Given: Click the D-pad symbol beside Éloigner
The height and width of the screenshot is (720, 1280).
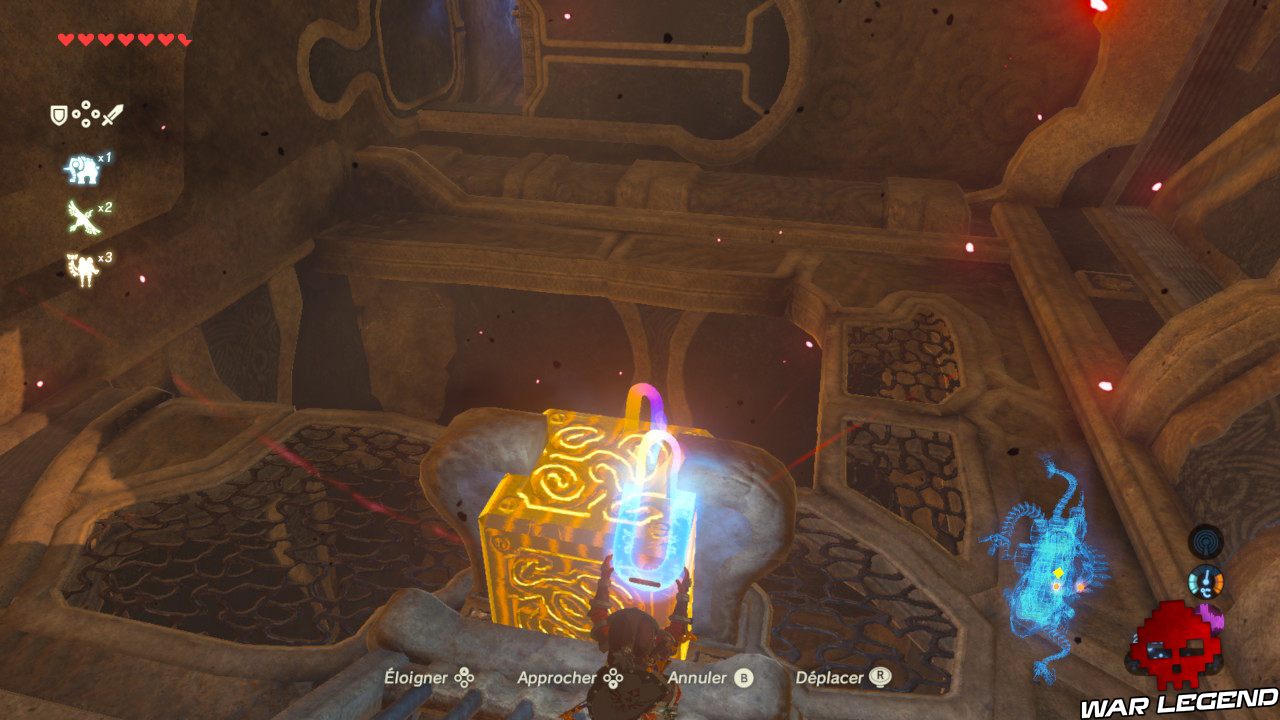Looking at the screenshot, I should coord(464,677).
